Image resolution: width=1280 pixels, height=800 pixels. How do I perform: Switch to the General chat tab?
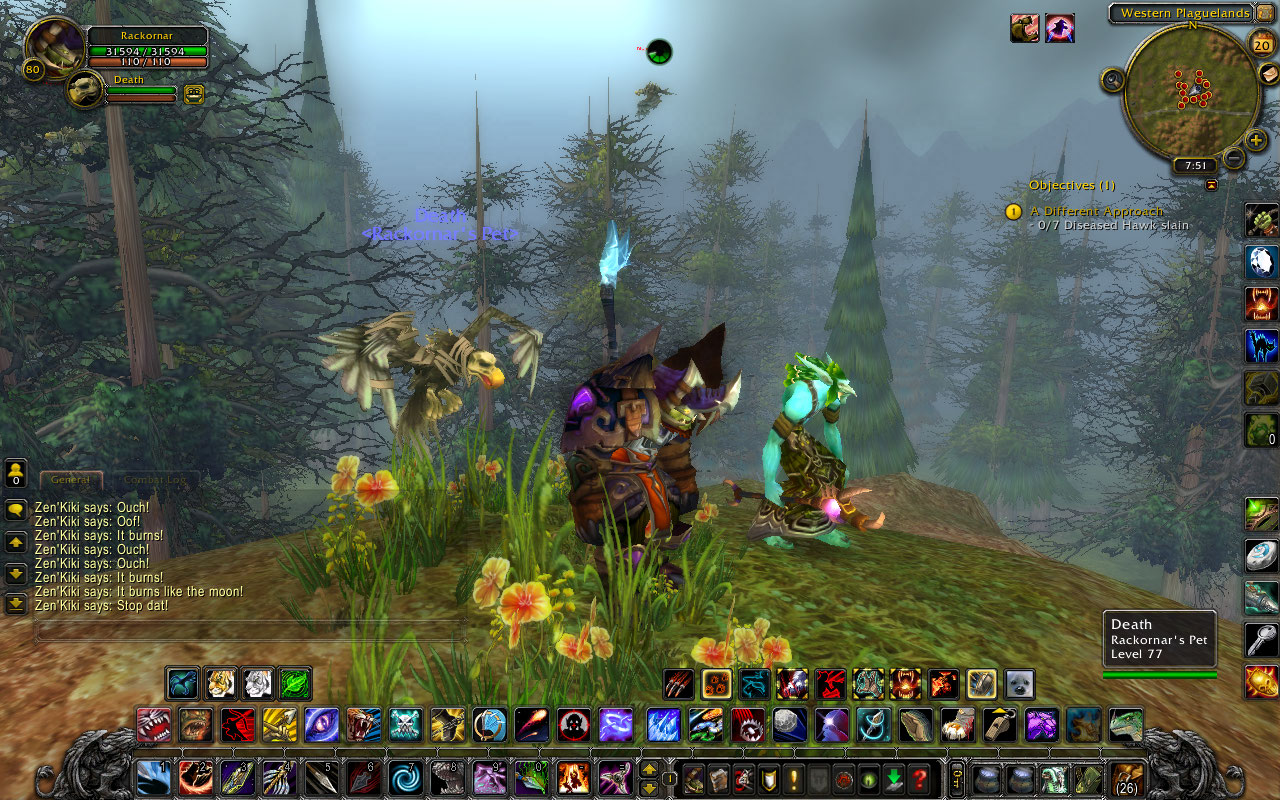click(70, 480)
